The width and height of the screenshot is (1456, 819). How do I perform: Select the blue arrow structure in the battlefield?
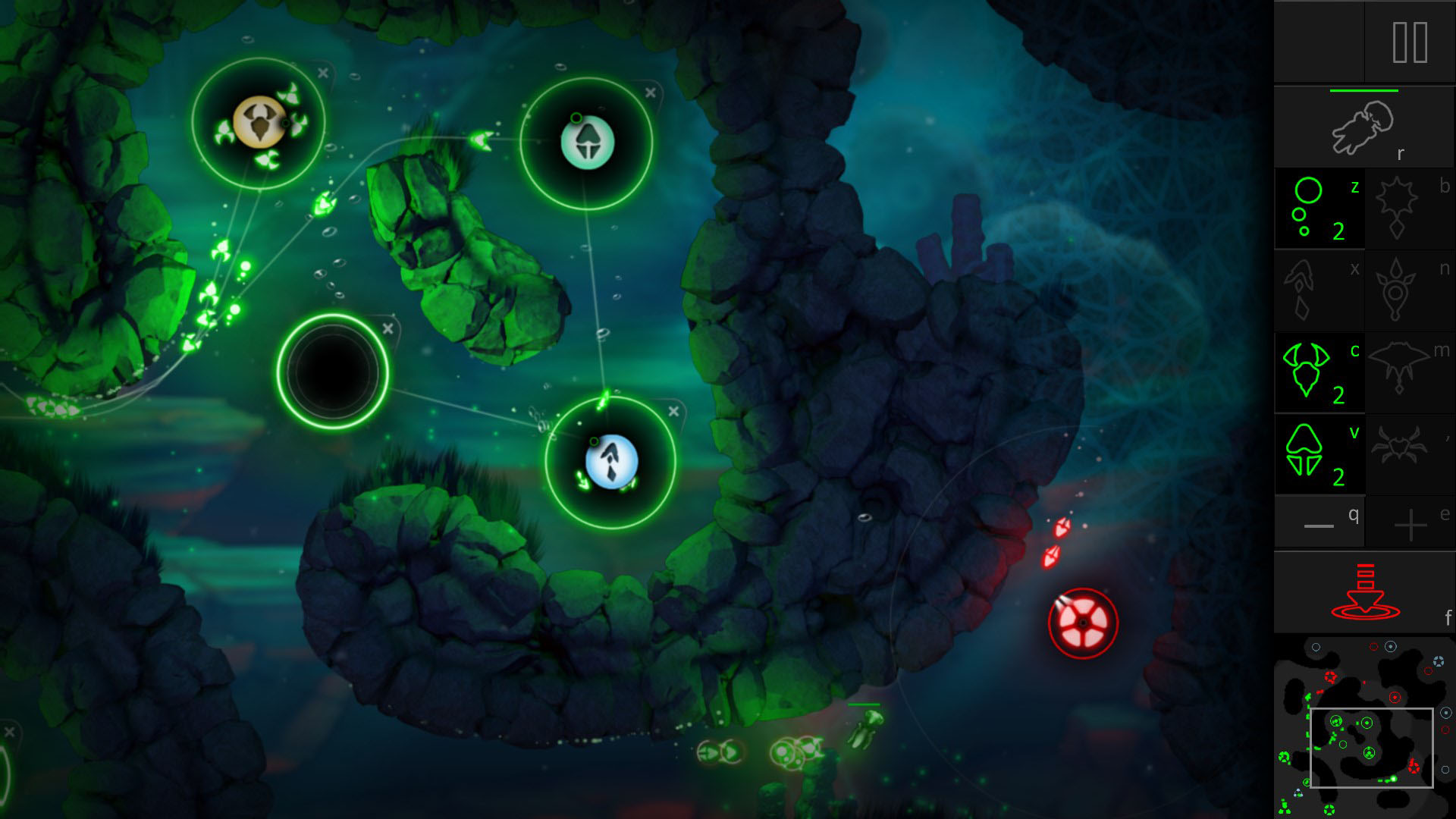(x=610, y=461)
